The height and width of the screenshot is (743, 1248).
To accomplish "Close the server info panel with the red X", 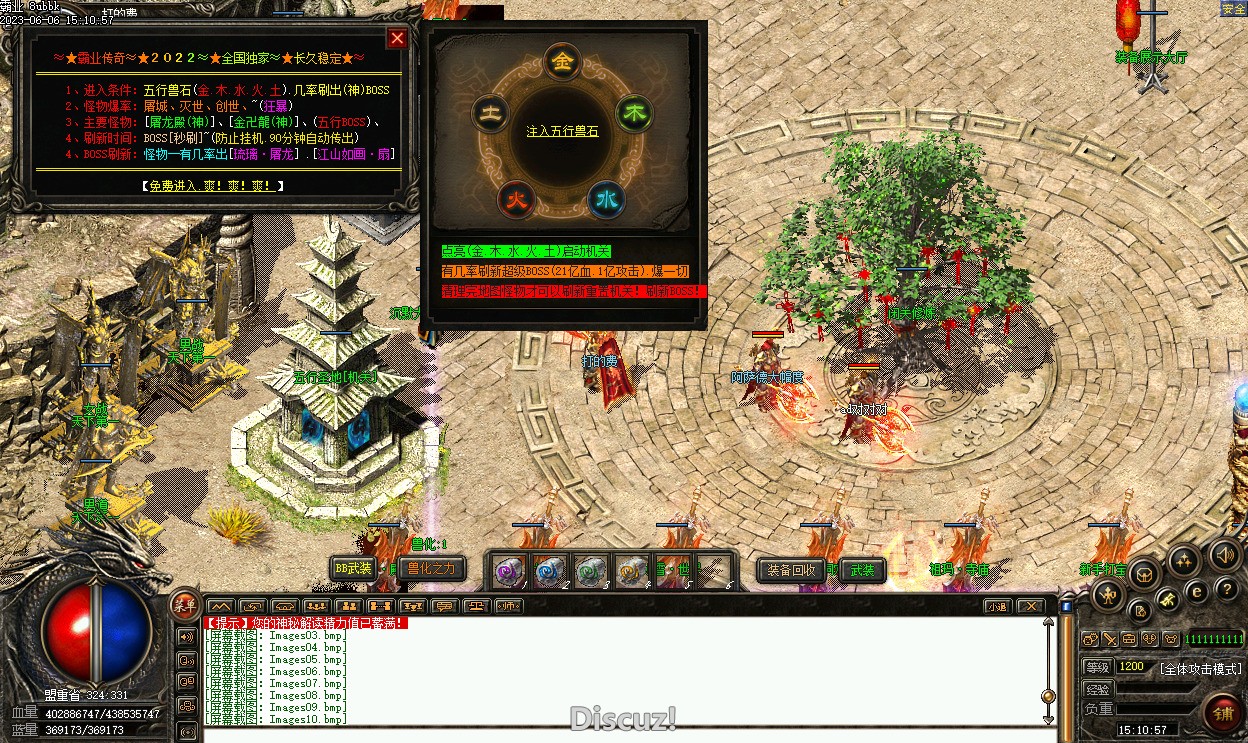I will pos(397,39).
